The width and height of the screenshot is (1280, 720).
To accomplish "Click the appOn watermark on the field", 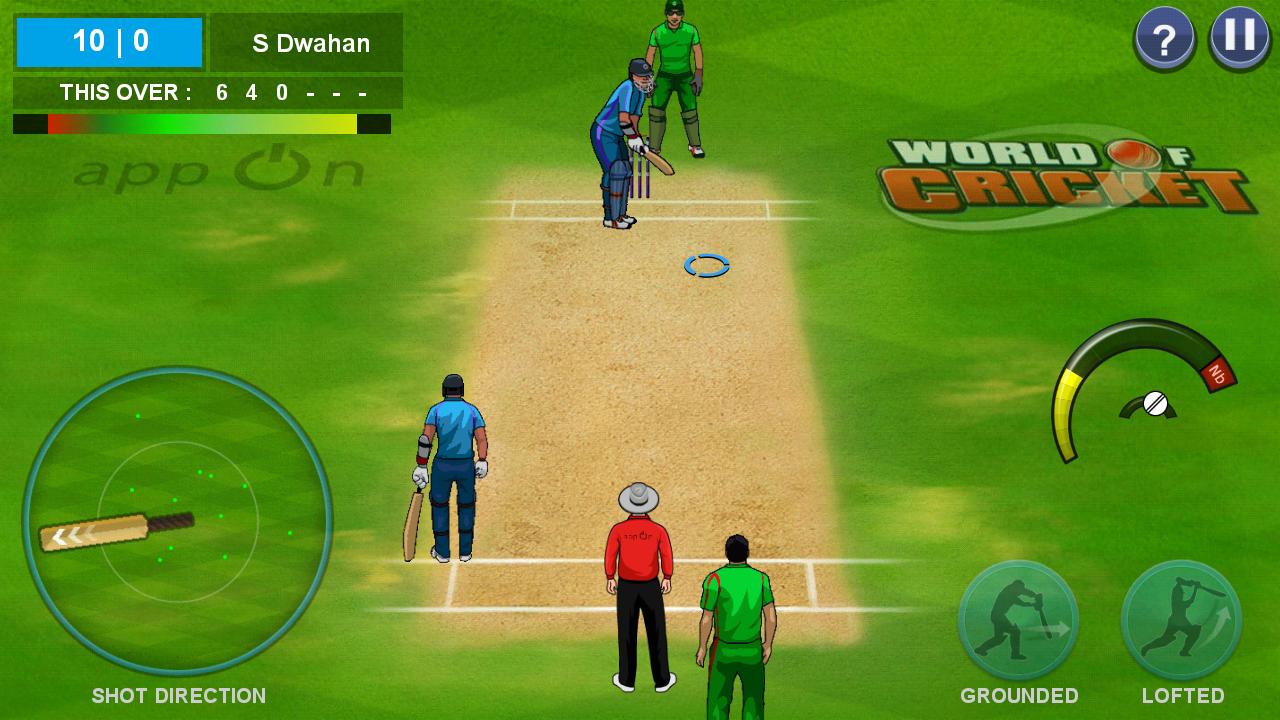I will [220, 168].
